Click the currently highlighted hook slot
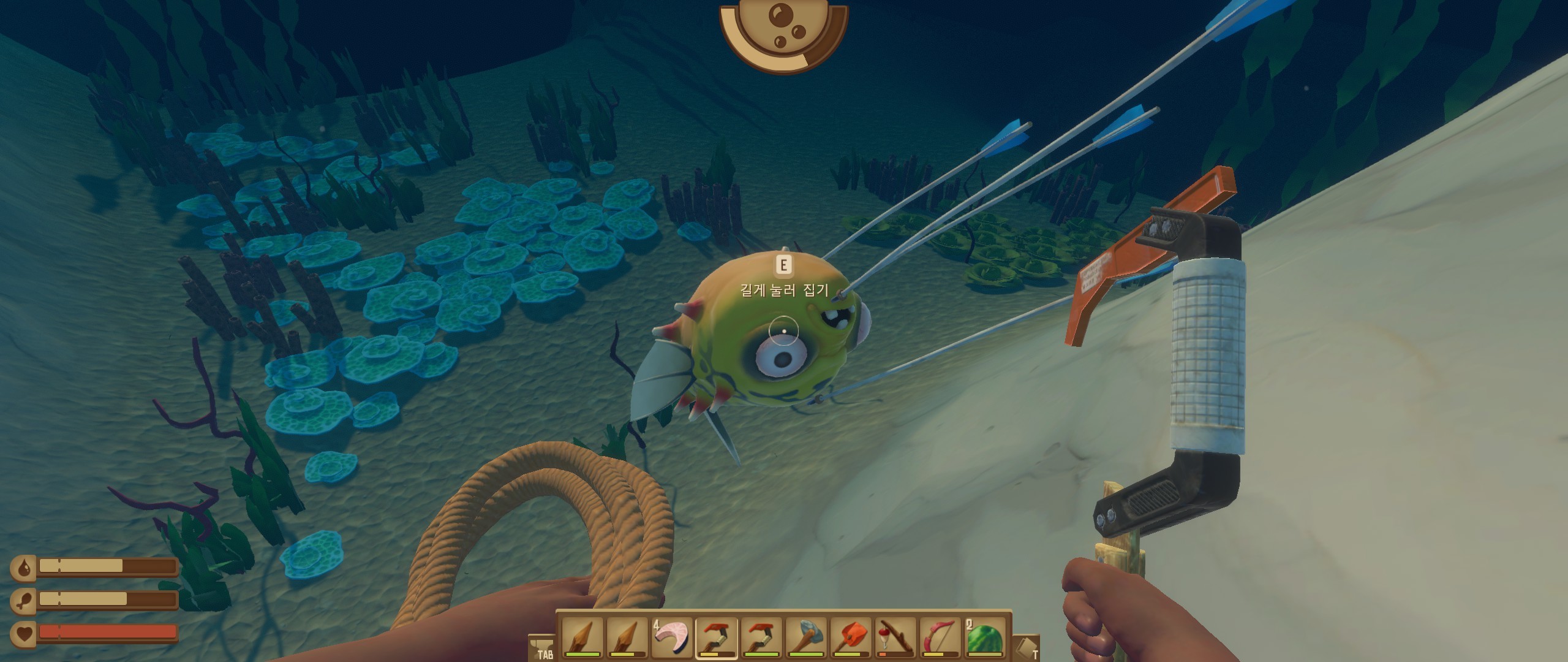 [717, 637]
